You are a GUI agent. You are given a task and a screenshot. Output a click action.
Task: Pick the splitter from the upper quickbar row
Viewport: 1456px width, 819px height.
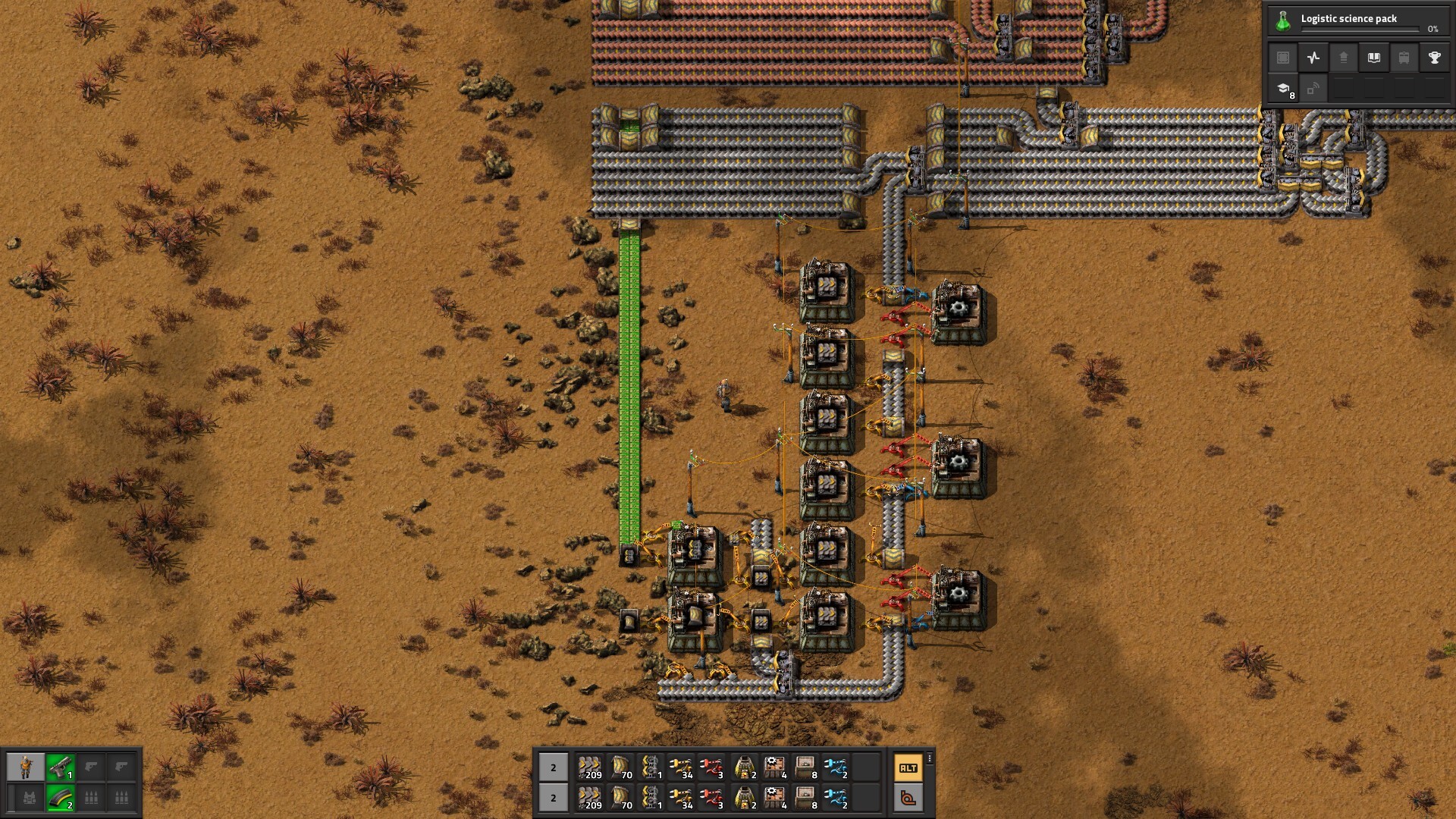coord(651,767)
